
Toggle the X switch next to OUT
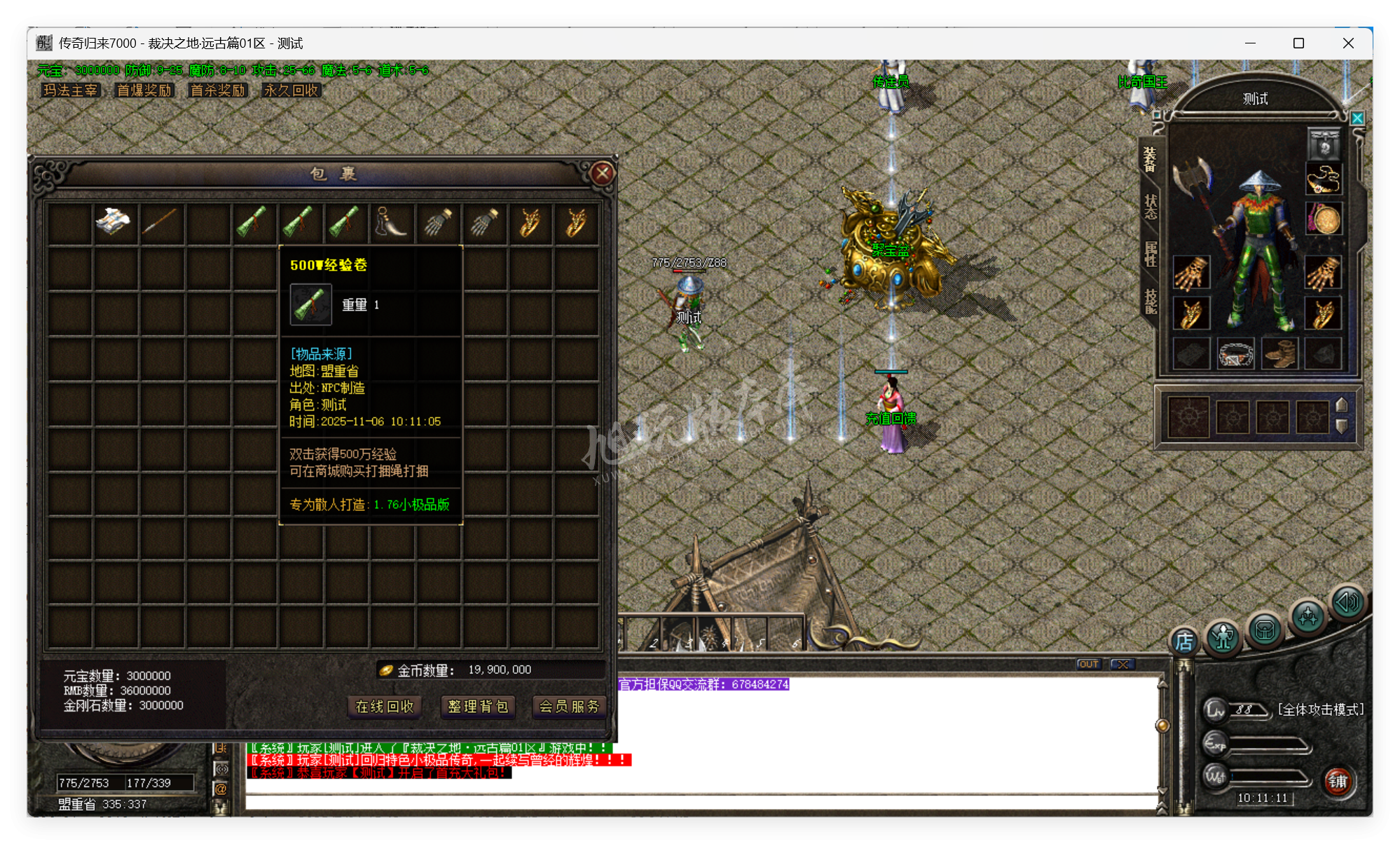[x=1123, y=664]
